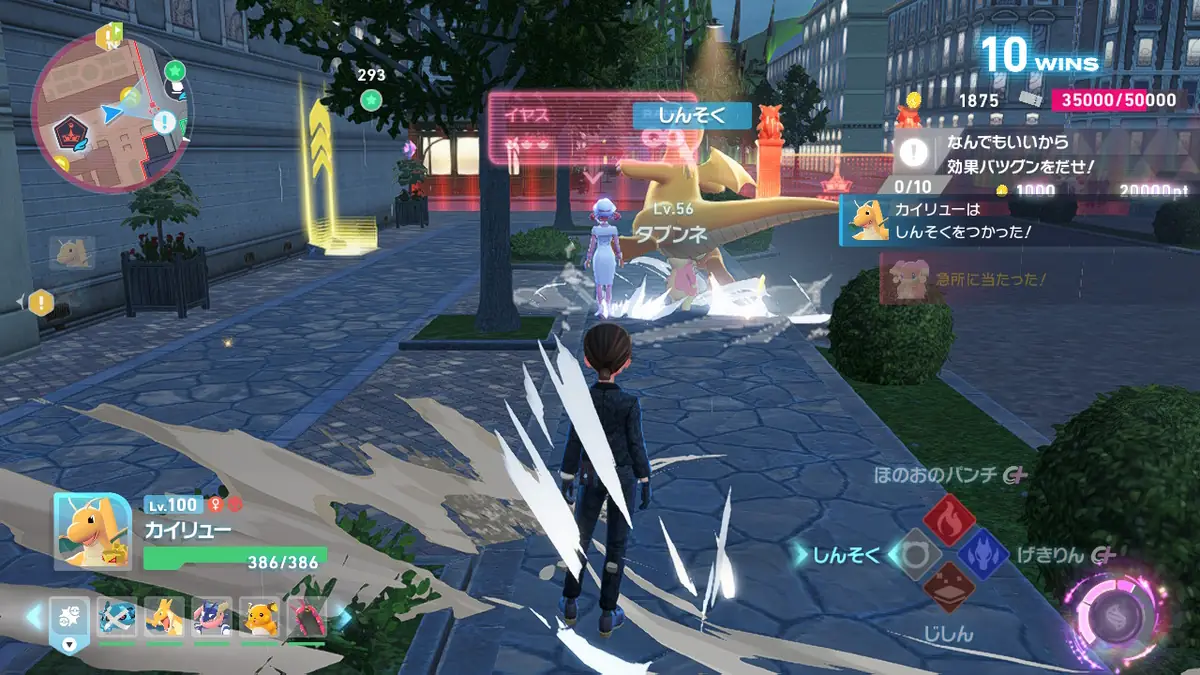The width and height of the screenshot is (1200, 675).
Task: Open the Poké Ball selector with the down arrow
Action: click(x=69, y=643)
